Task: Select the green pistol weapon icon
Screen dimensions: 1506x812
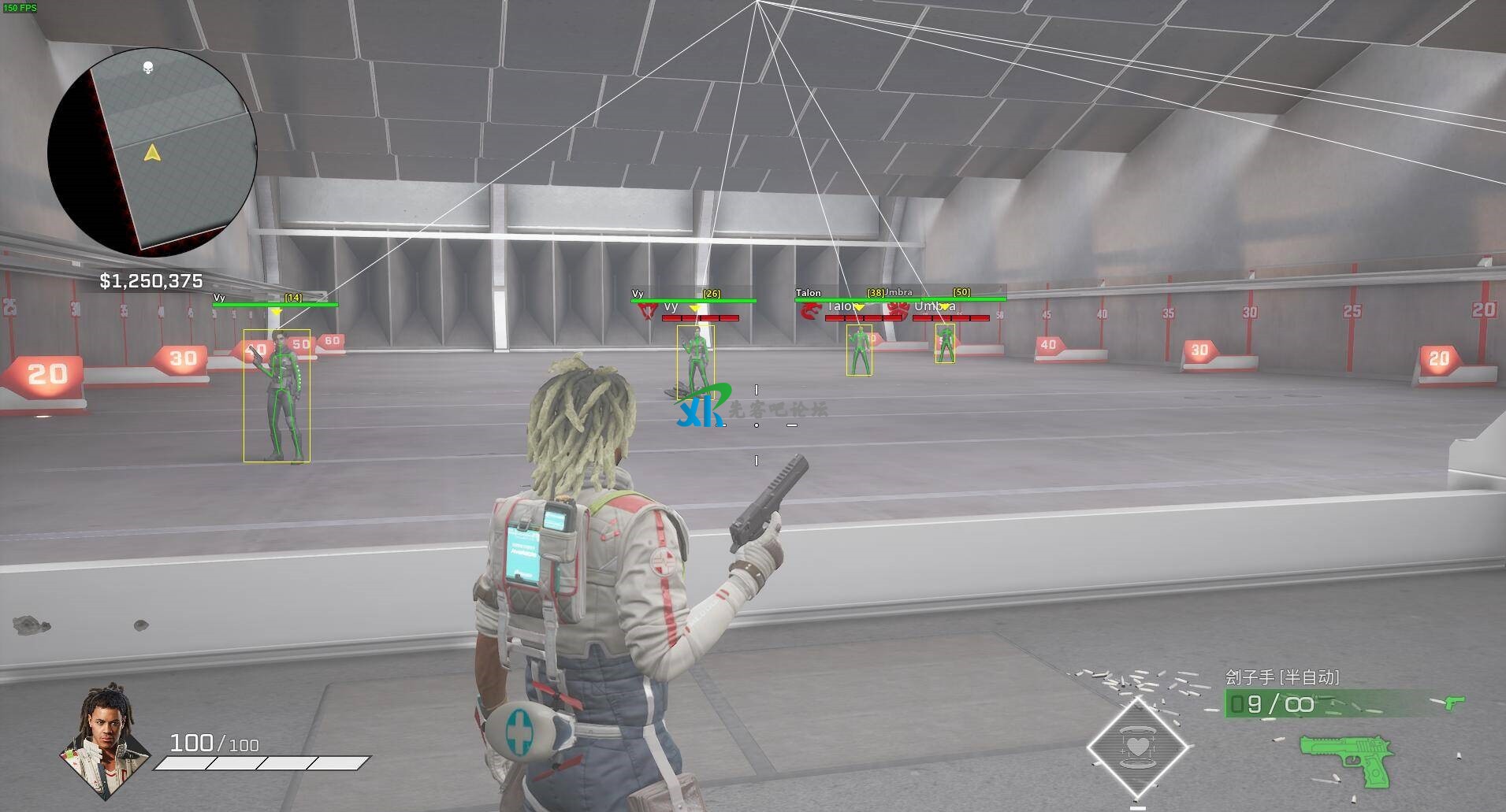Action: (x=1346, y=758)
